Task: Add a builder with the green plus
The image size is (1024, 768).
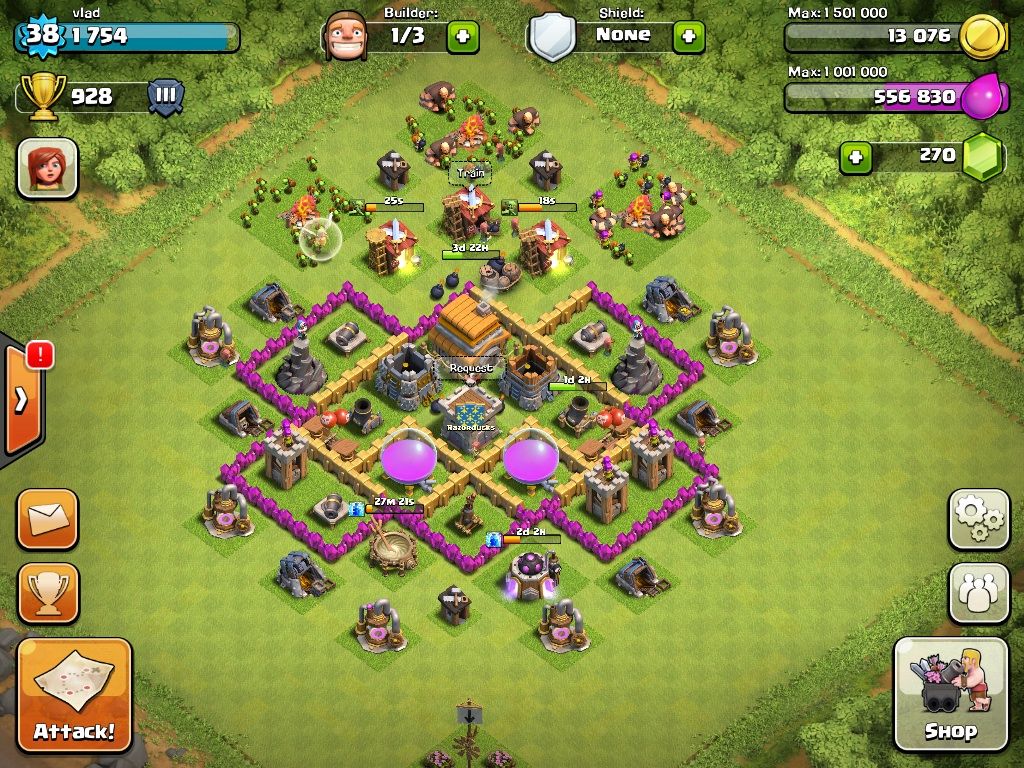Action: [462, 37]
